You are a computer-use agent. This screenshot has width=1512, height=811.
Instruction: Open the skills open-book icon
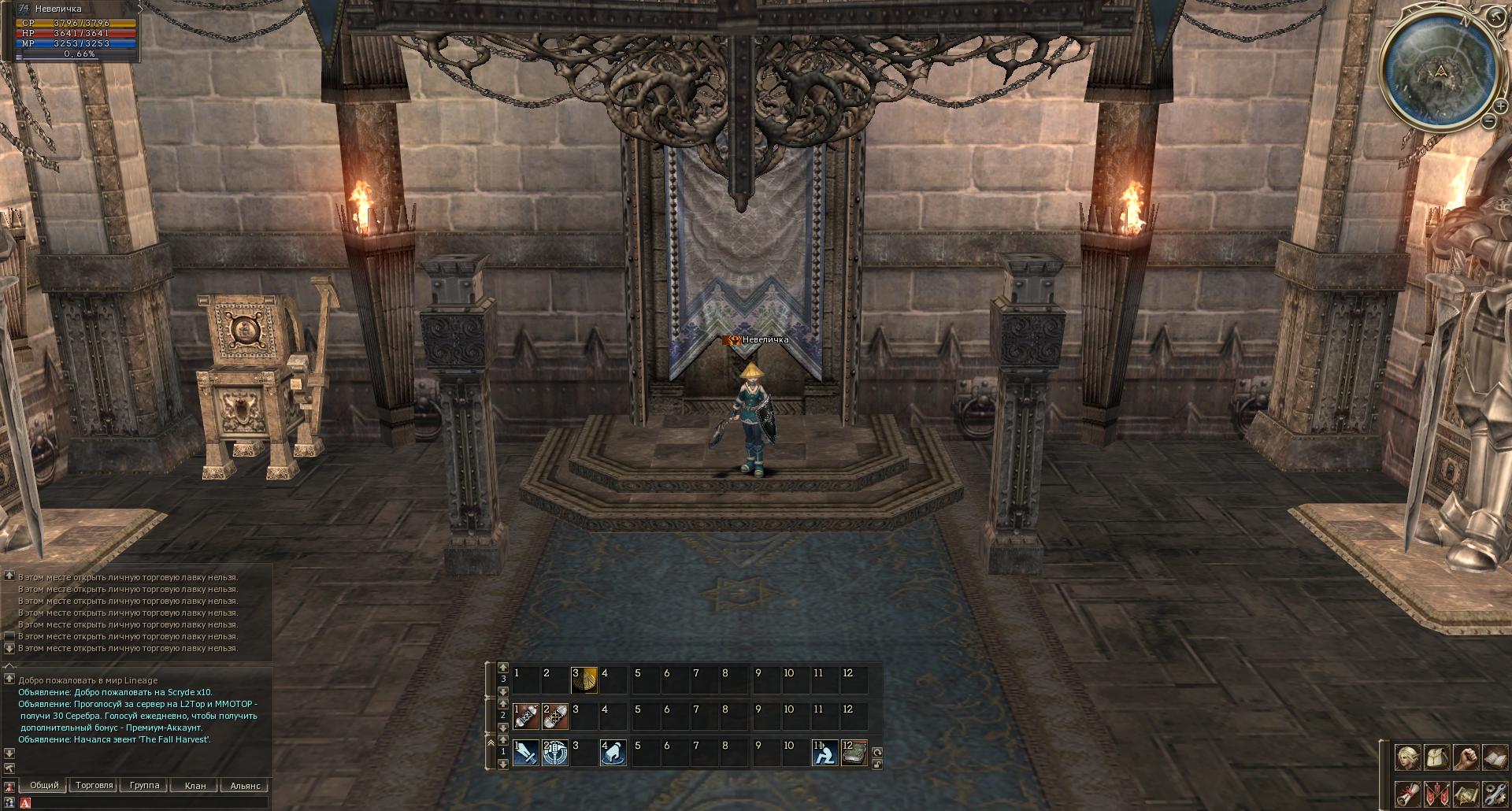(1494, 758)
